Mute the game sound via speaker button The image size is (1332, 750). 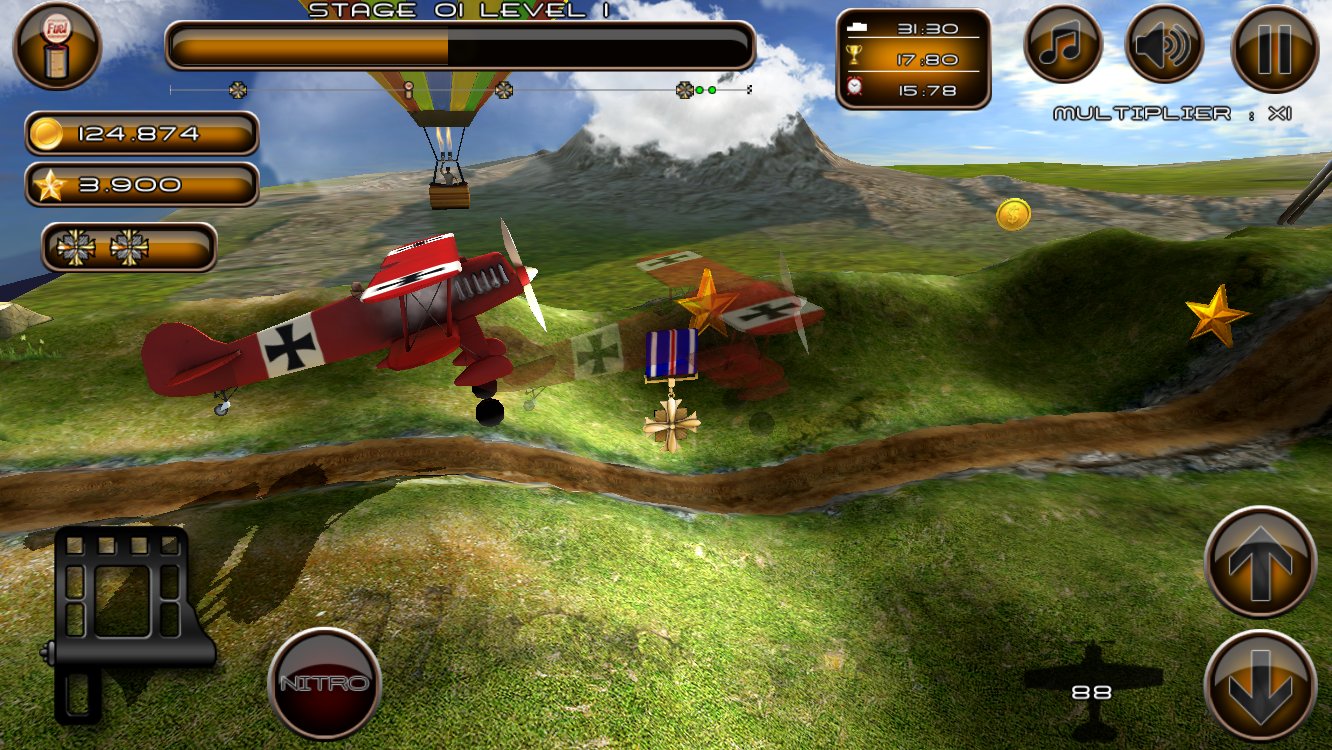pos(1163,42)
